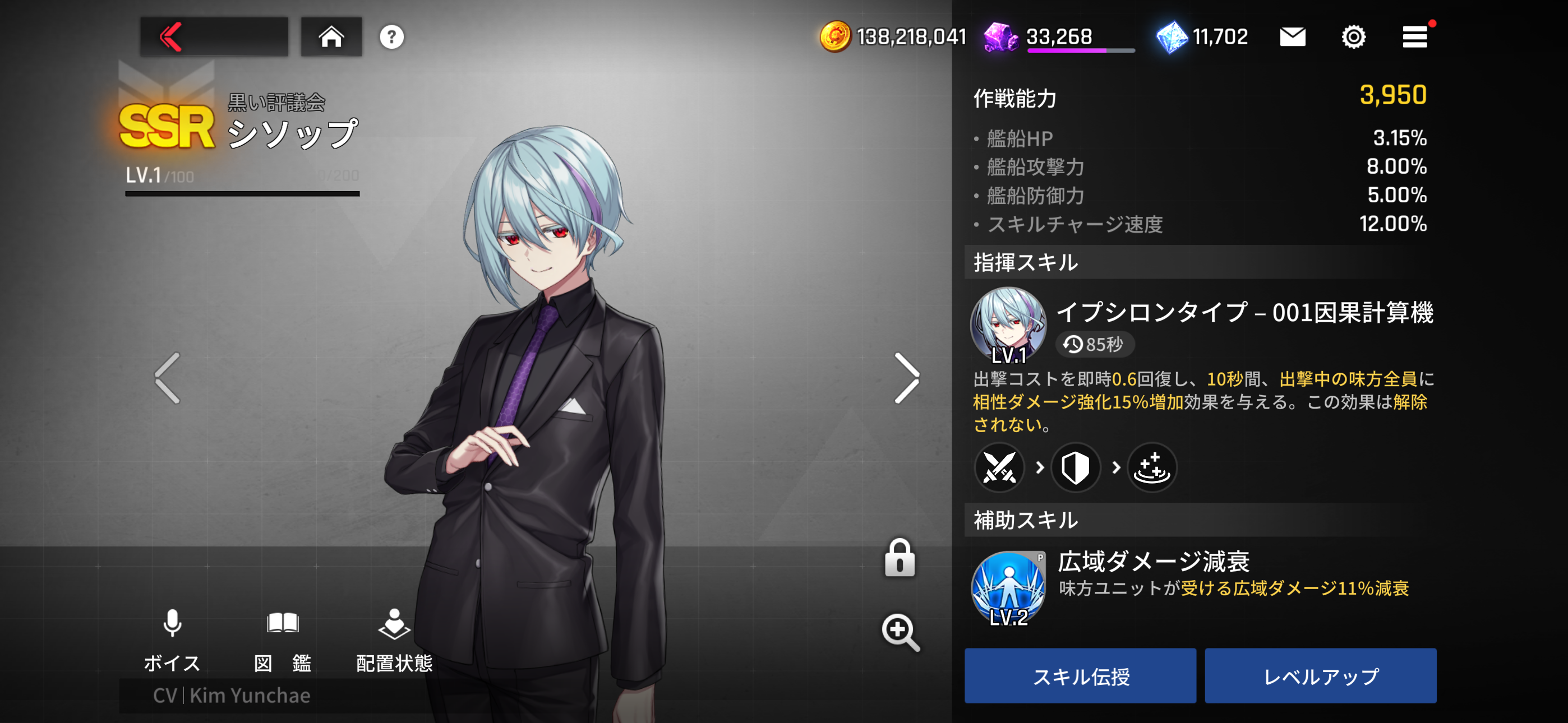Show the next operator
Image resolution: width=1568 pixels, height=723 pixels.
pyautogui.click(x=906, y=378)
